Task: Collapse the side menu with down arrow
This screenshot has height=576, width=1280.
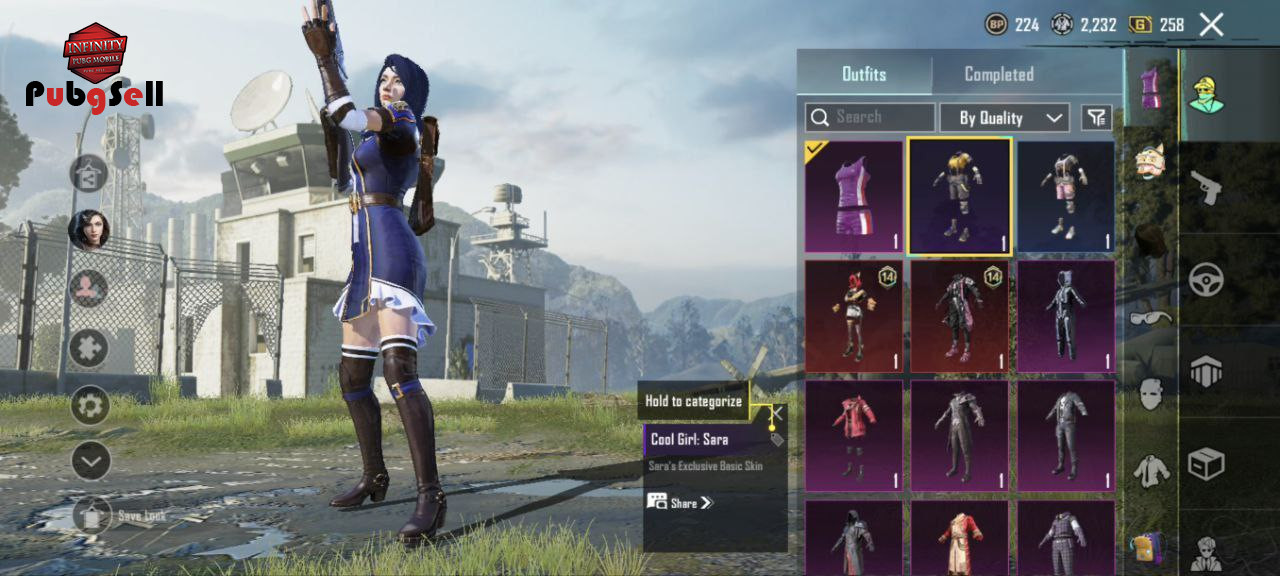Action: [90, 461]
